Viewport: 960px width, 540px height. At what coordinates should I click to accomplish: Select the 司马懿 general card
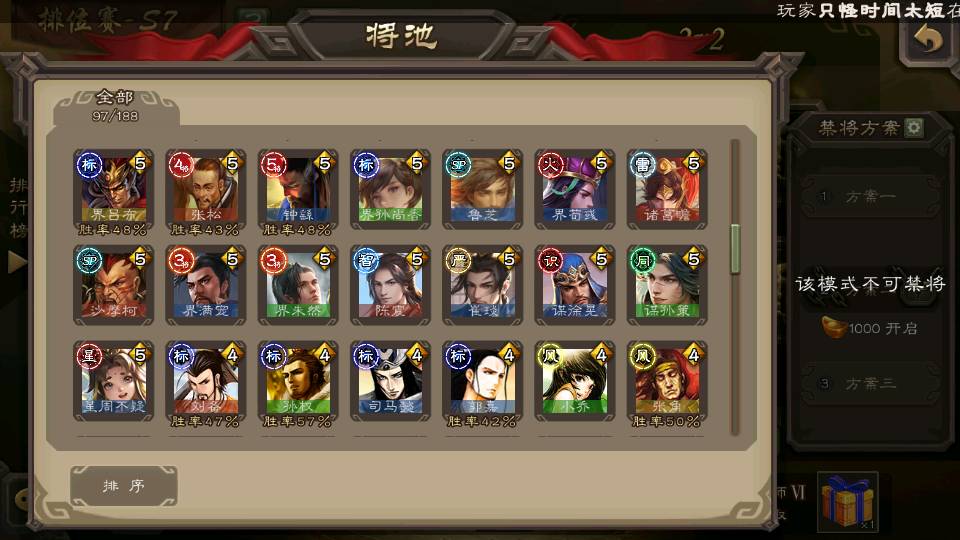pyautogui.click(x=390, y=381)
